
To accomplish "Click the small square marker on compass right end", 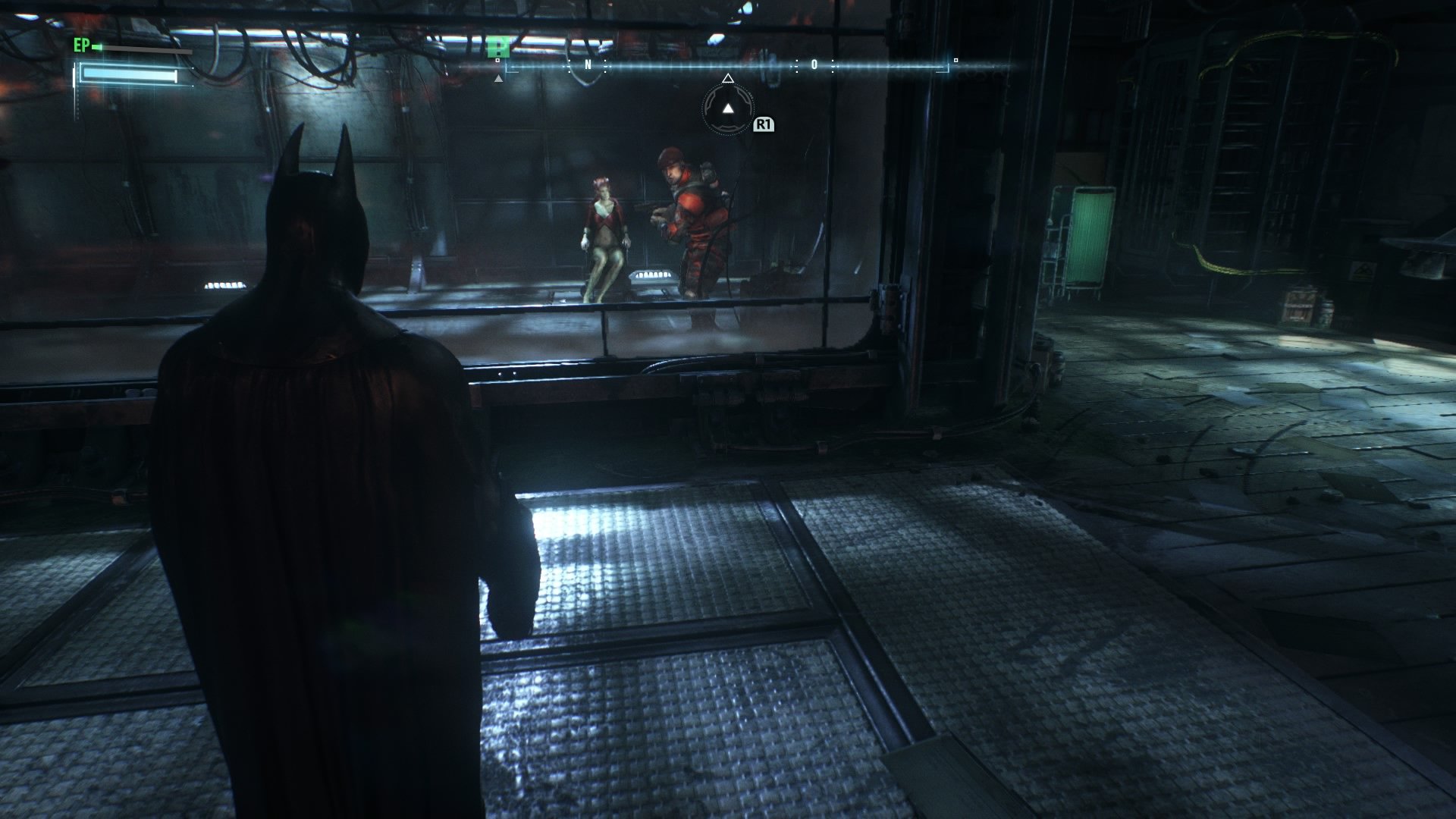I will [955, 60].
